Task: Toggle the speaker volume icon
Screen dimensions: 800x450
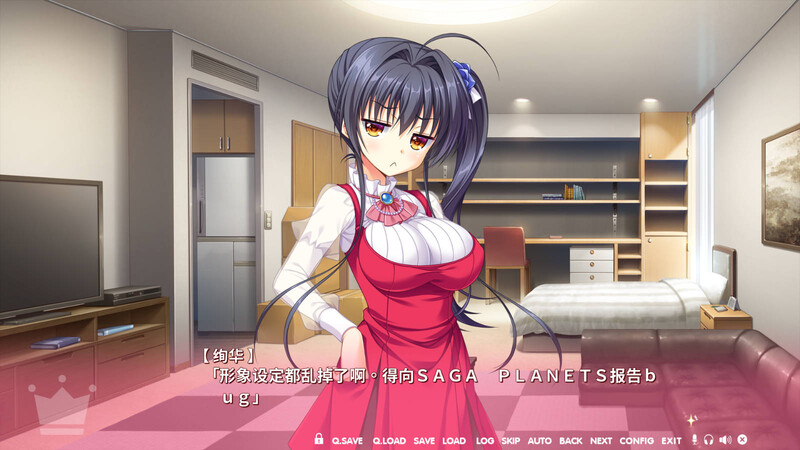Action: tap(725, 440)
